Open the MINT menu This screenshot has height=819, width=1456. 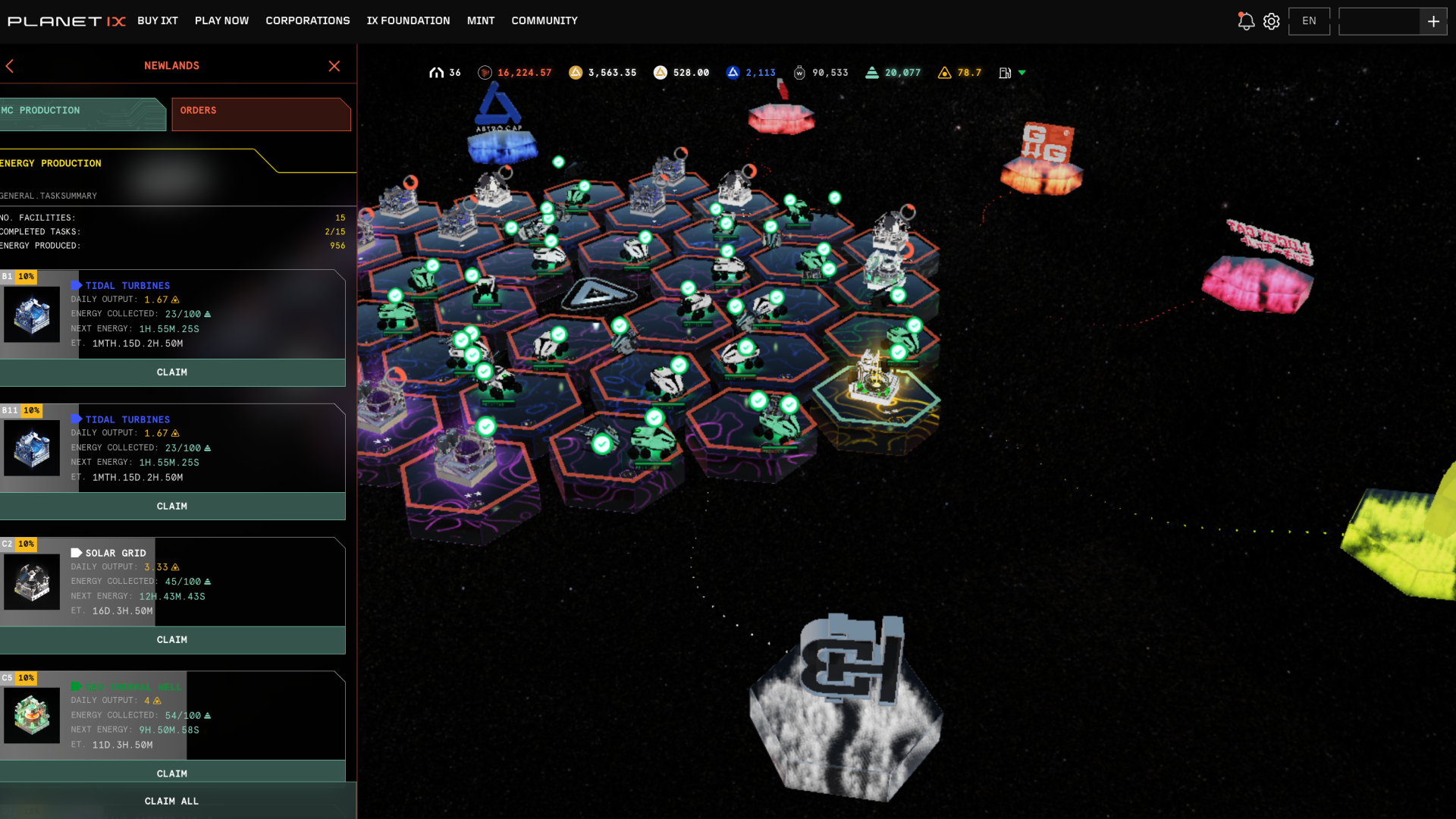tap(481, 20)
